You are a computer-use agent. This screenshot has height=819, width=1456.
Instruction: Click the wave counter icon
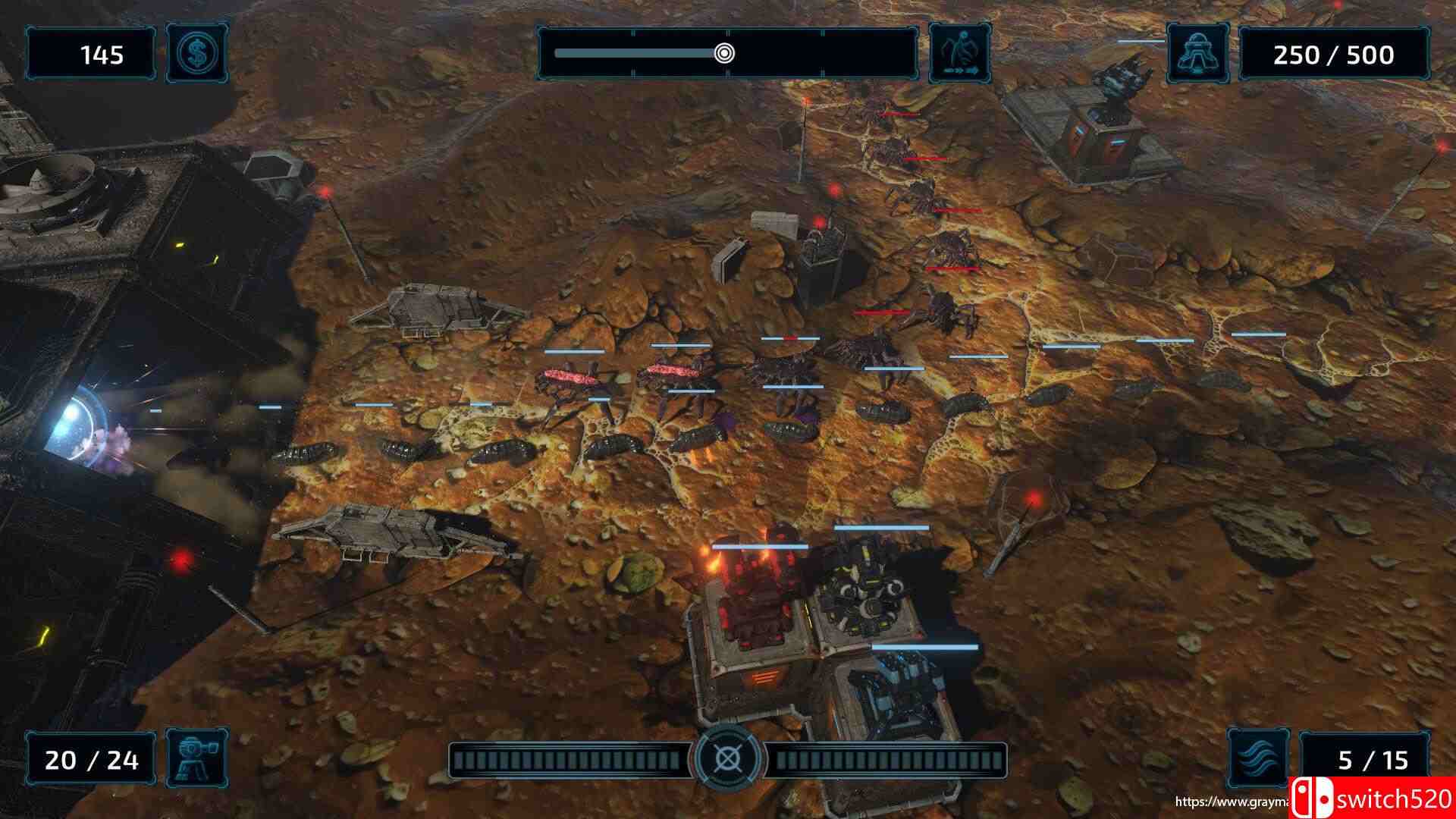point(1258,759)
